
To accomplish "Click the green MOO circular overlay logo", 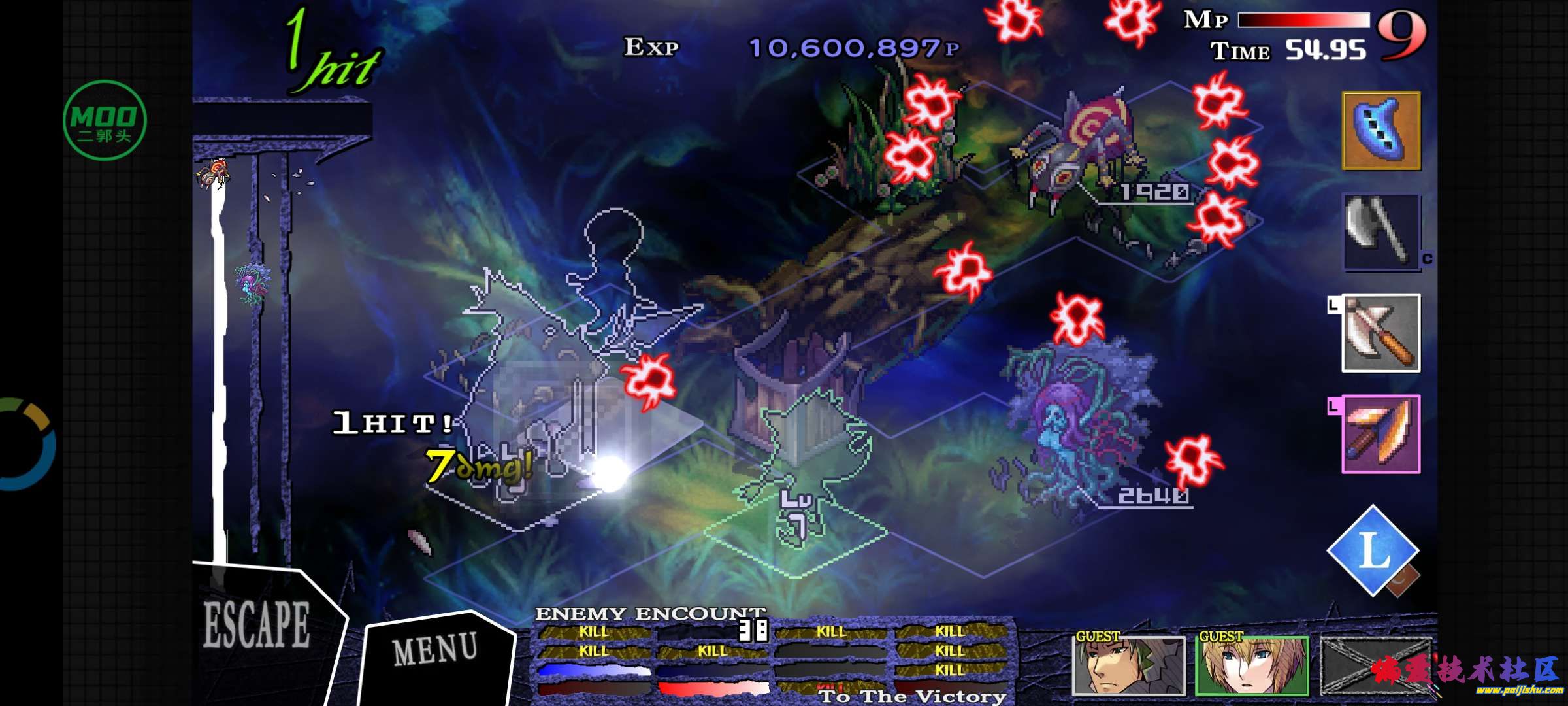I will tap(105, 120).
